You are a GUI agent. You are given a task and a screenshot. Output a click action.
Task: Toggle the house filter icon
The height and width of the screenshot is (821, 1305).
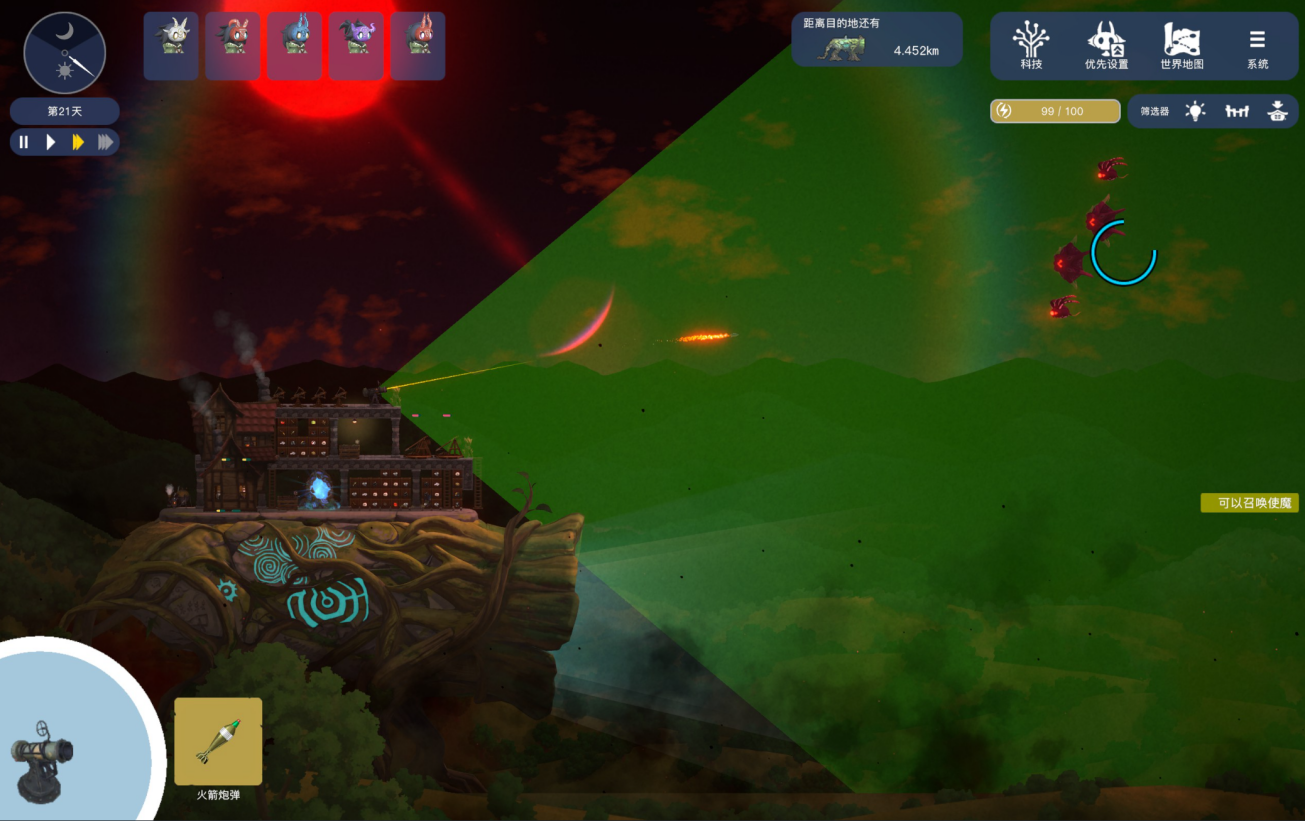point(1277,111)
